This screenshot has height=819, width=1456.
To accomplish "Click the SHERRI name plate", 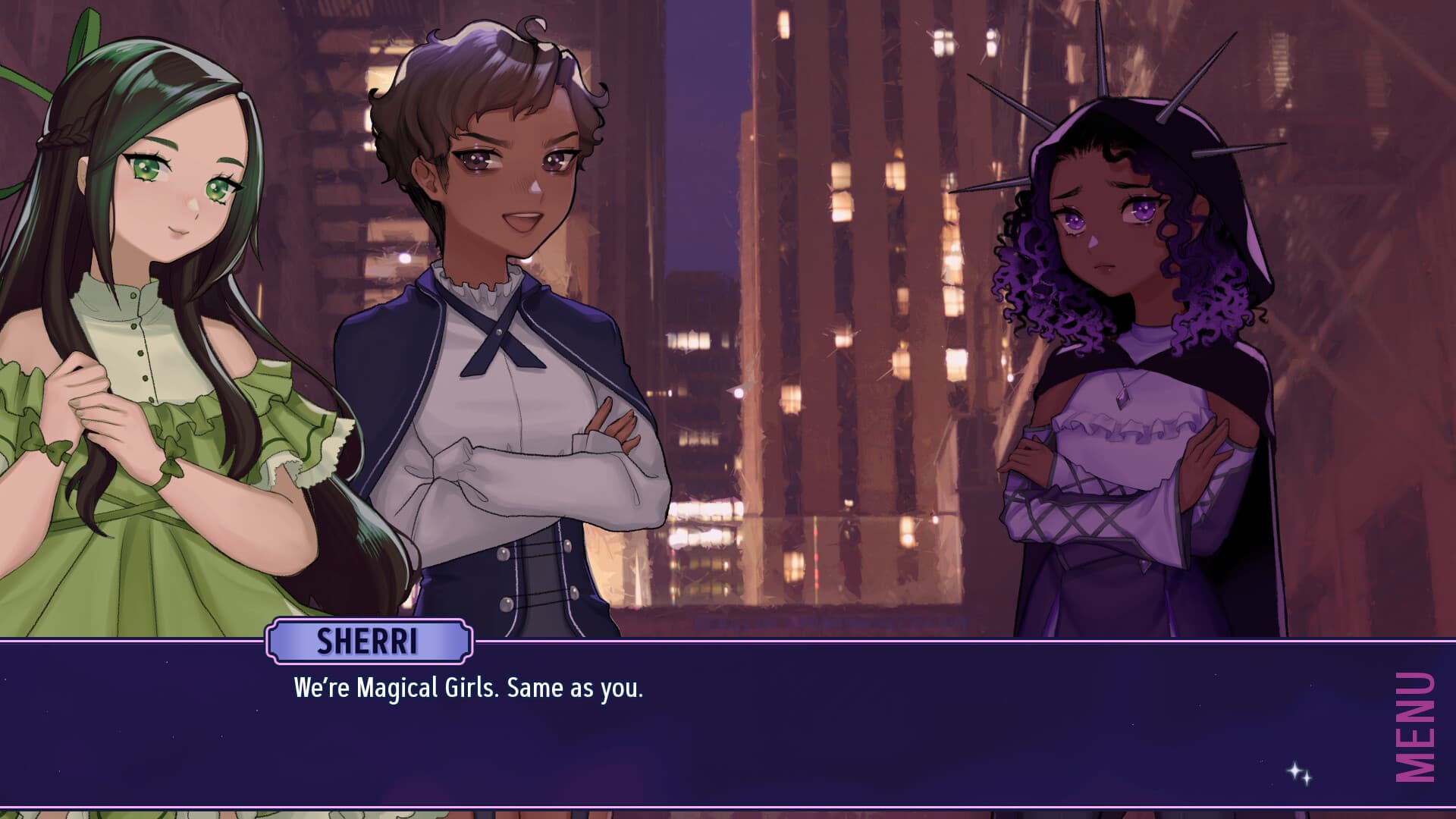I will pos(367,641).
